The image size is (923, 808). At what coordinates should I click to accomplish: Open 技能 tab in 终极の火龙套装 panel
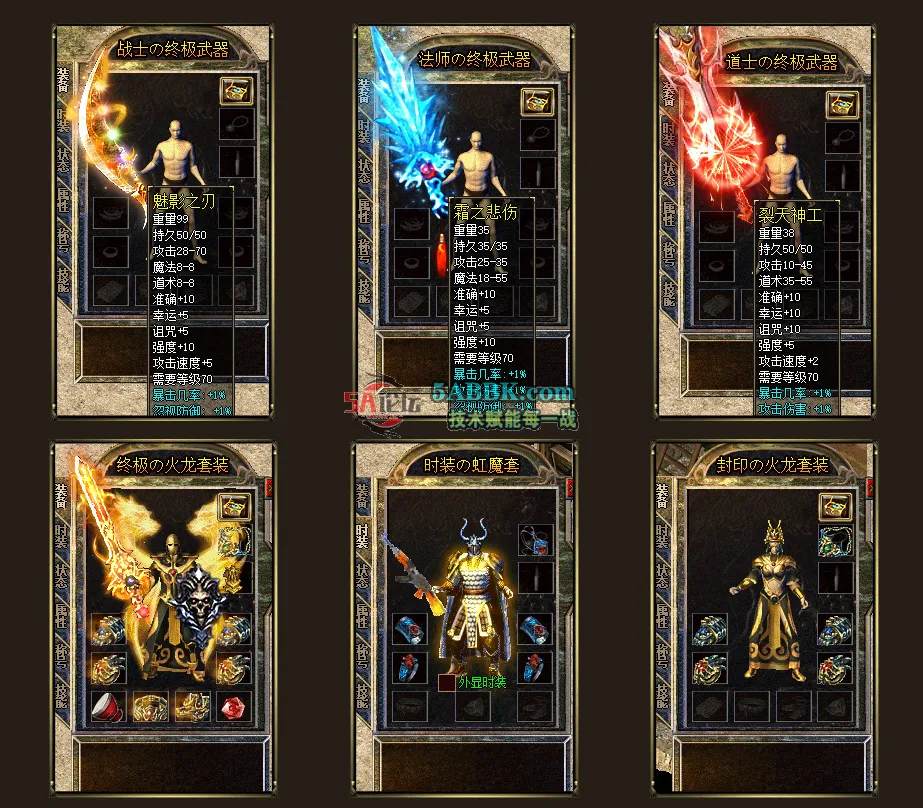[64, 693]
